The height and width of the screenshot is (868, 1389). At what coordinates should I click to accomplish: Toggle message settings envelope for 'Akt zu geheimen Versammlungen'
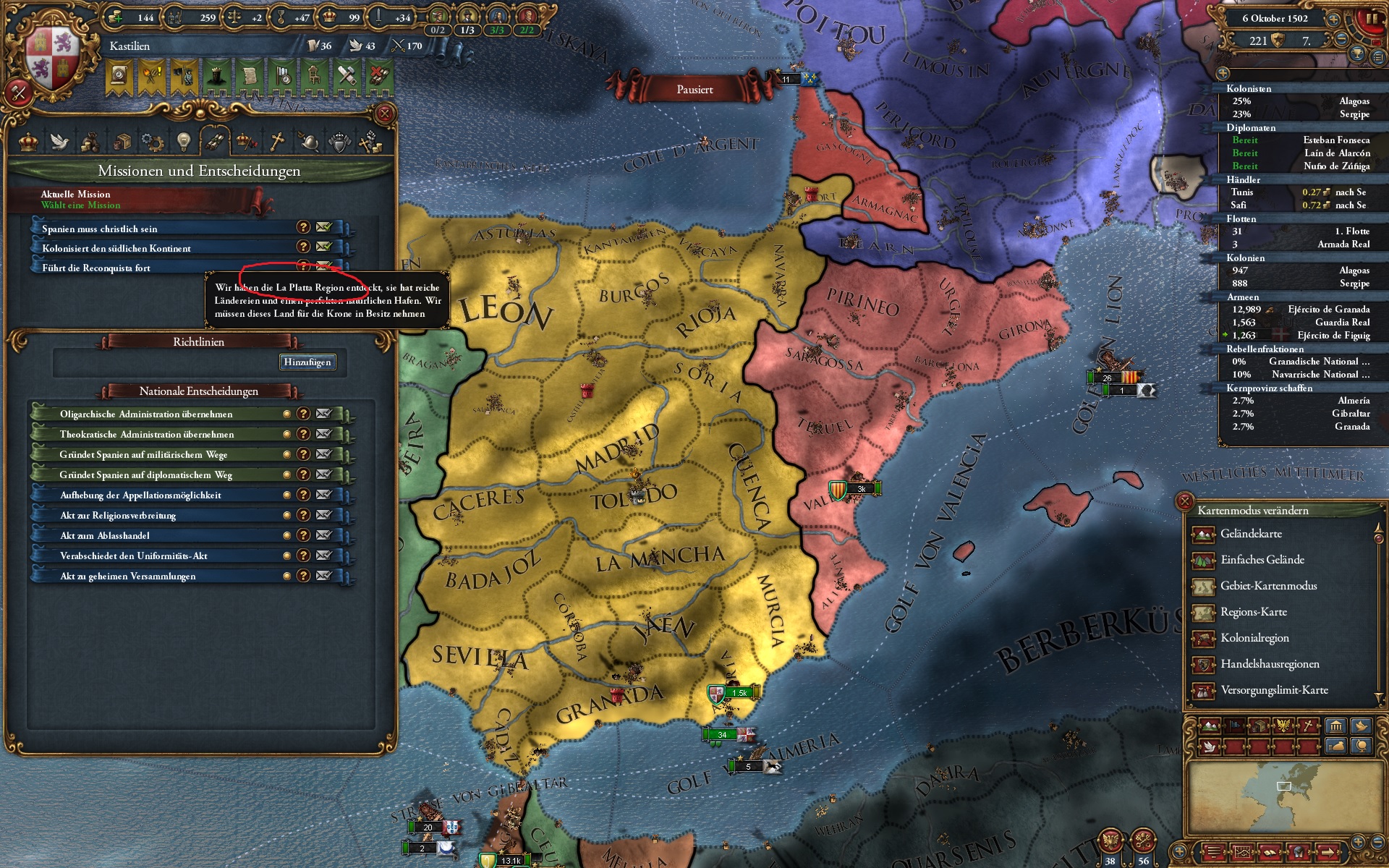(x=323, y=576)
